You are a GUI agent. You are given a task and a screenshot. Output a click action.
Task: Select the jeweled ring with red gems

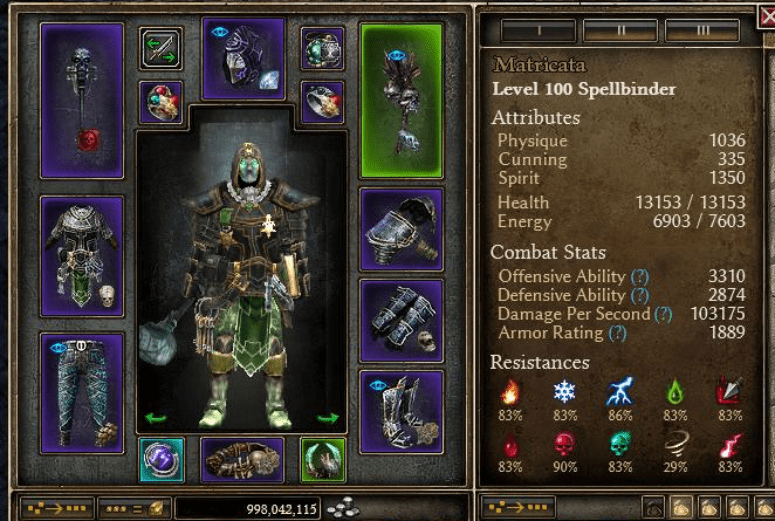tap(161, 102)
